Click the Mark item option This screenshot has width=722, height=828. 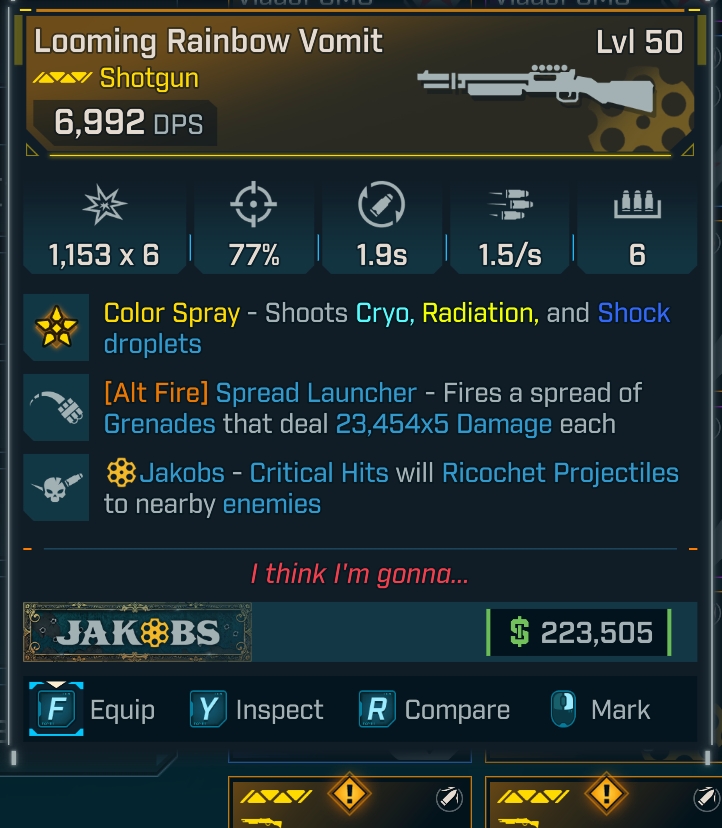pyautogui.click(x=620, y=710)
